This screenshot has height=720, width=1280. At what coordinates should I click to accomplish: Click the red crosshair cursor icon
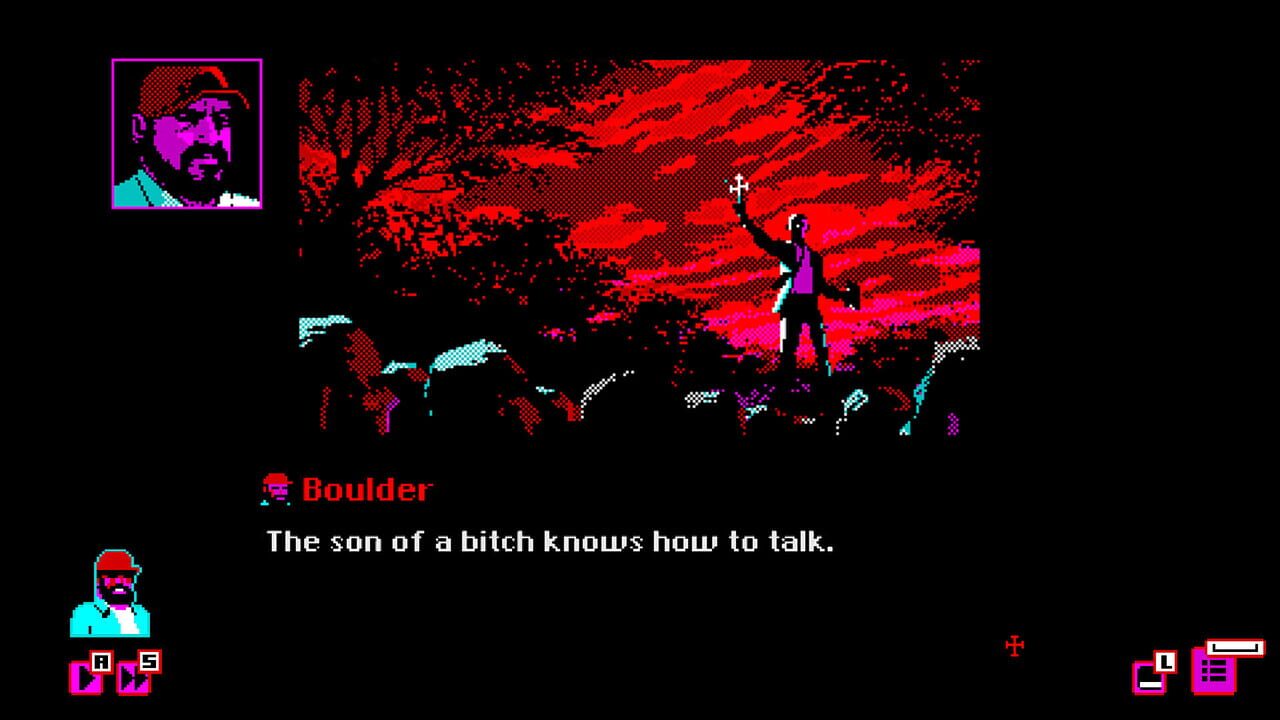point(1013,647)
